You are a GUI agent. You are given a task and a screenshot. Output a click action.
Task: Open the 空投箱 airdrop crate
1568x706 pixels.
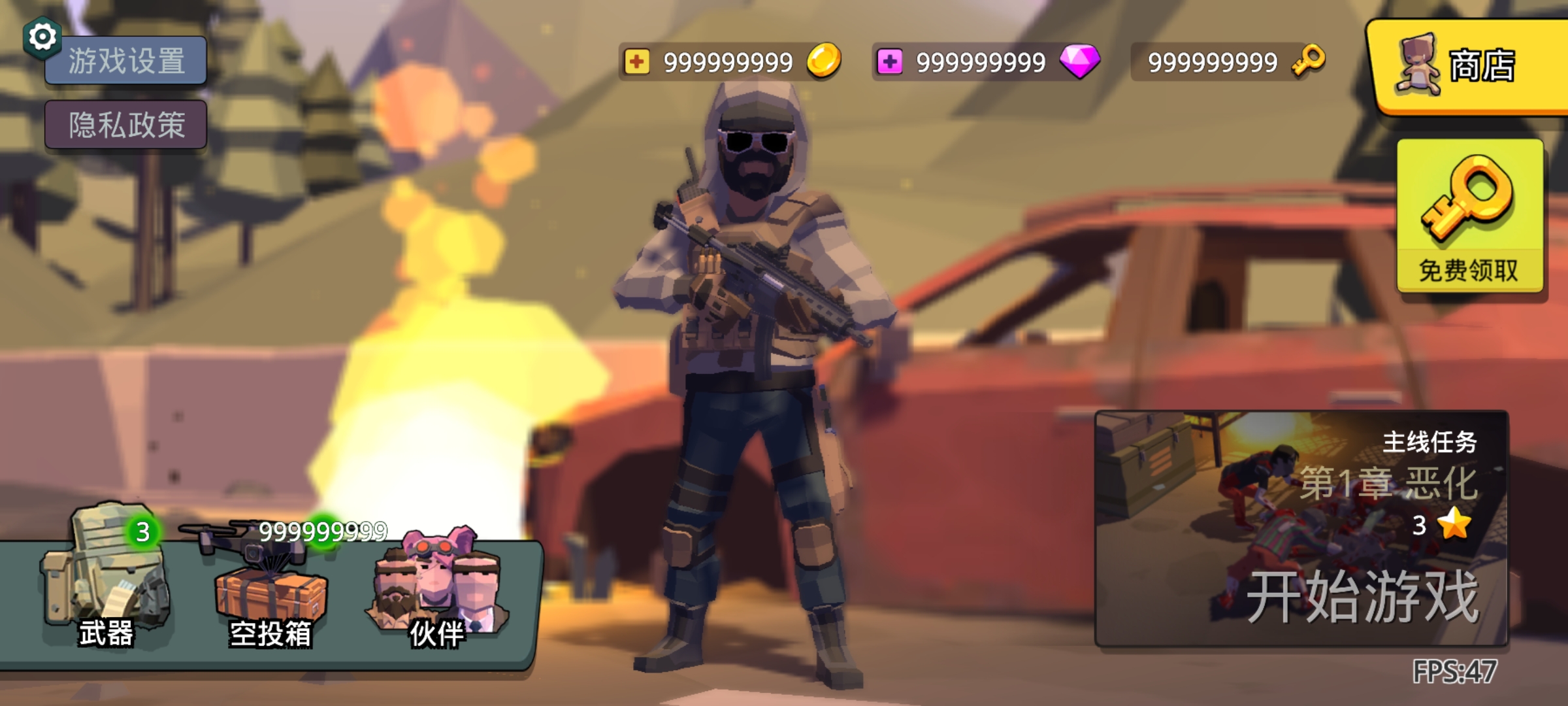[x=270, y=588]
